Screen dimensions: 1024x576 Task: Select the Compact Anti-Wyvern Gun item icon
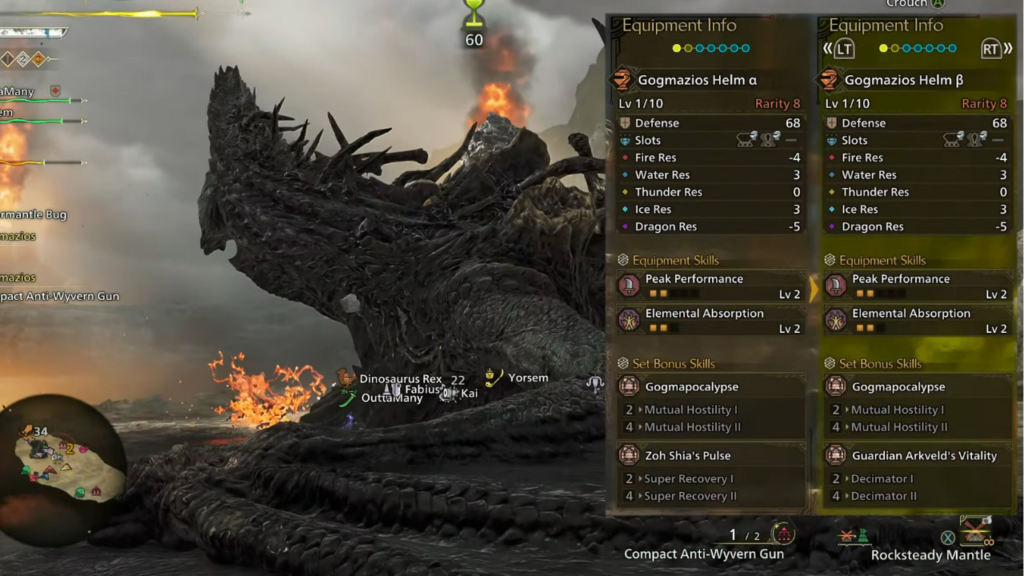783,534
